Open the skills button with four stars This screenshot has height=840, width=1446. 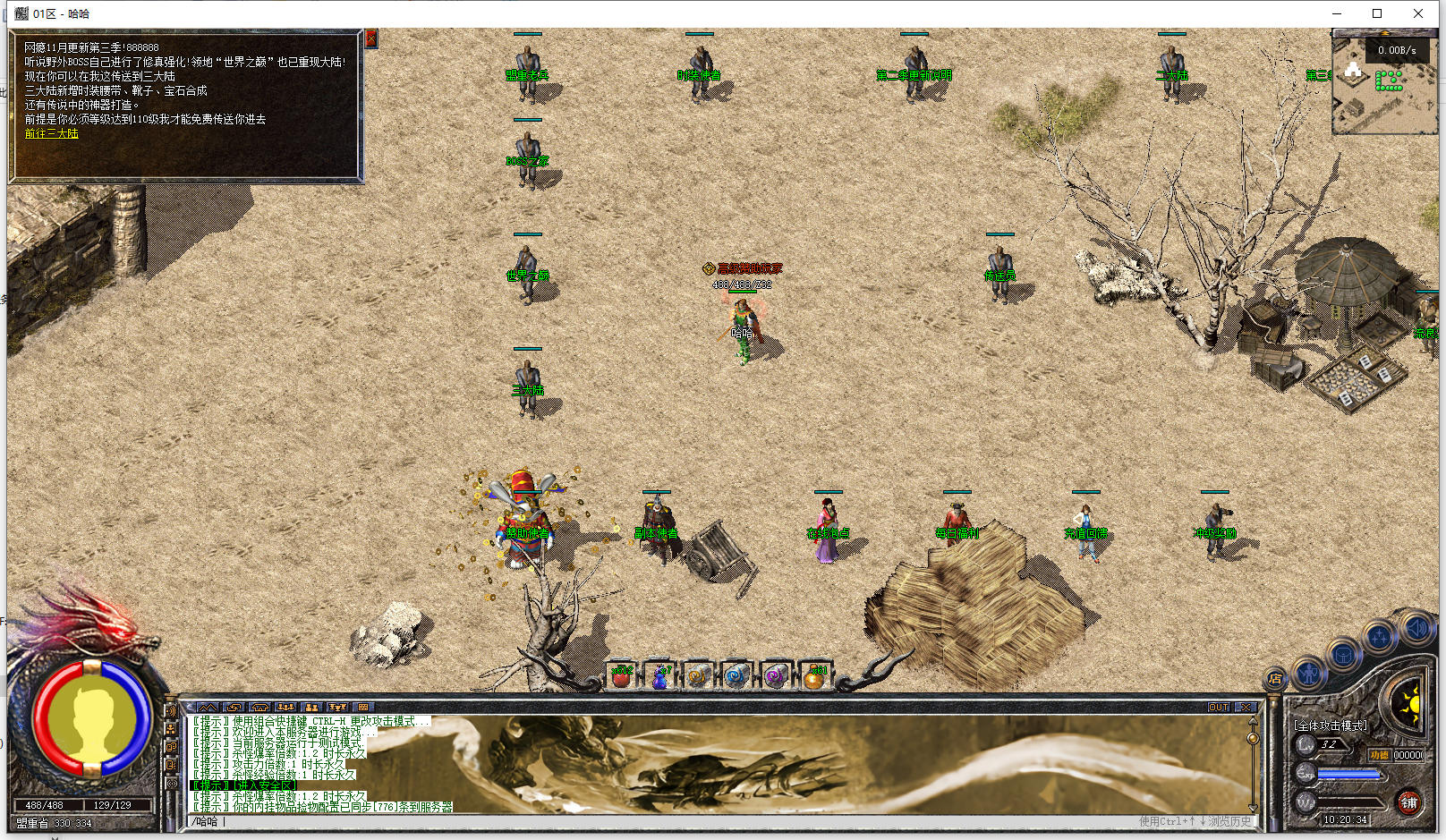pyautogui.click(x=1380, y=636)
